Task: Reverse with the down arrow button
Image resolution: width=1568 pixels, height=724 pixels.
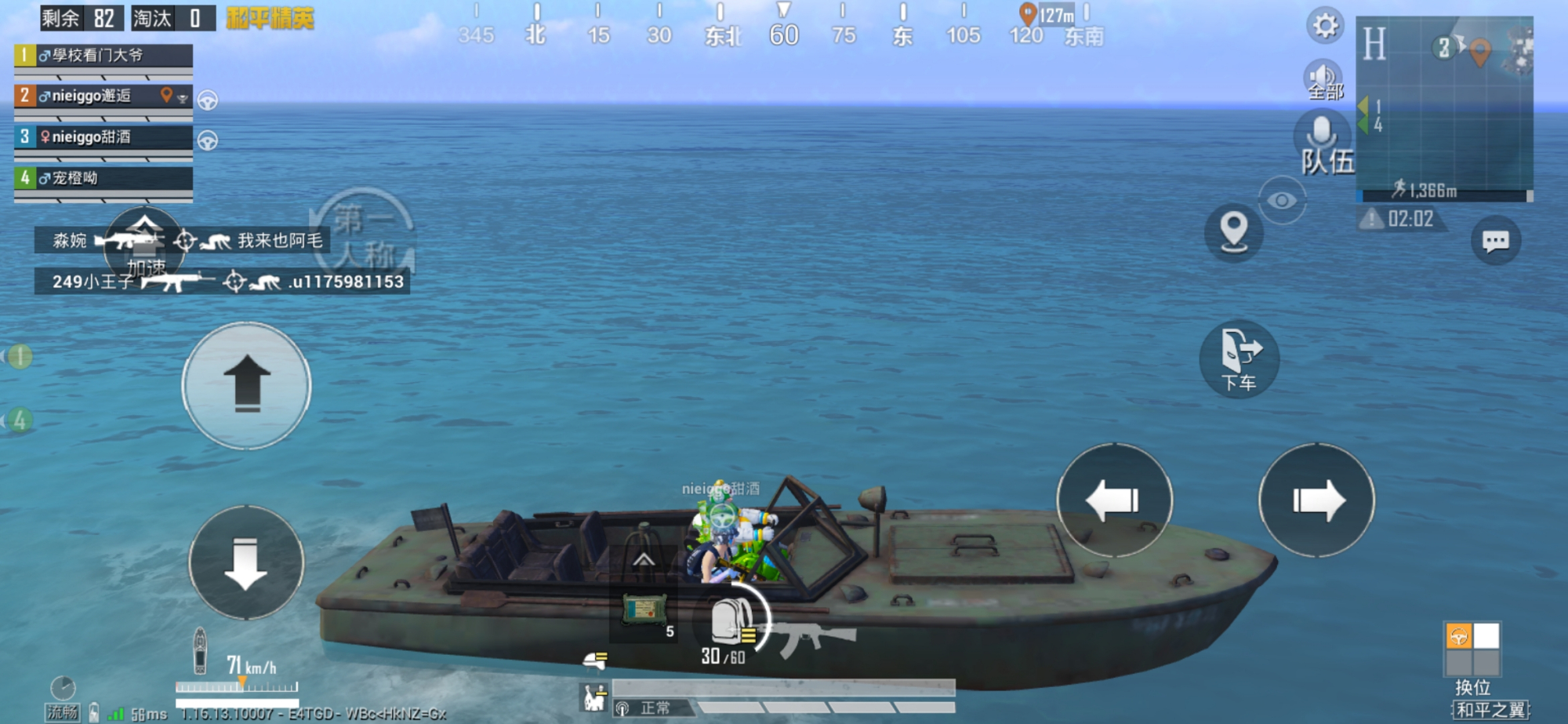Action: pos(246,563)
